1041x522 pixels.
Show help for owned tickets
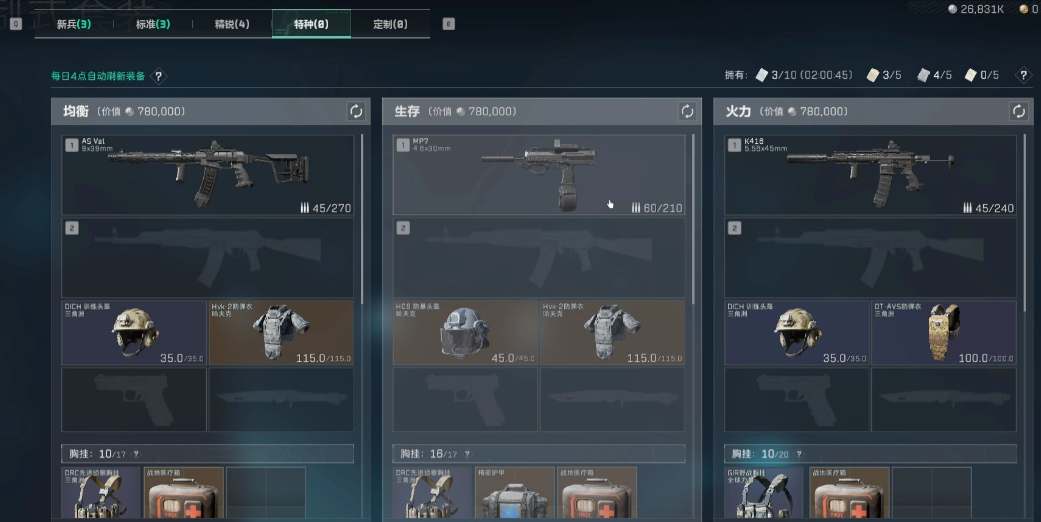point(1023,75)
